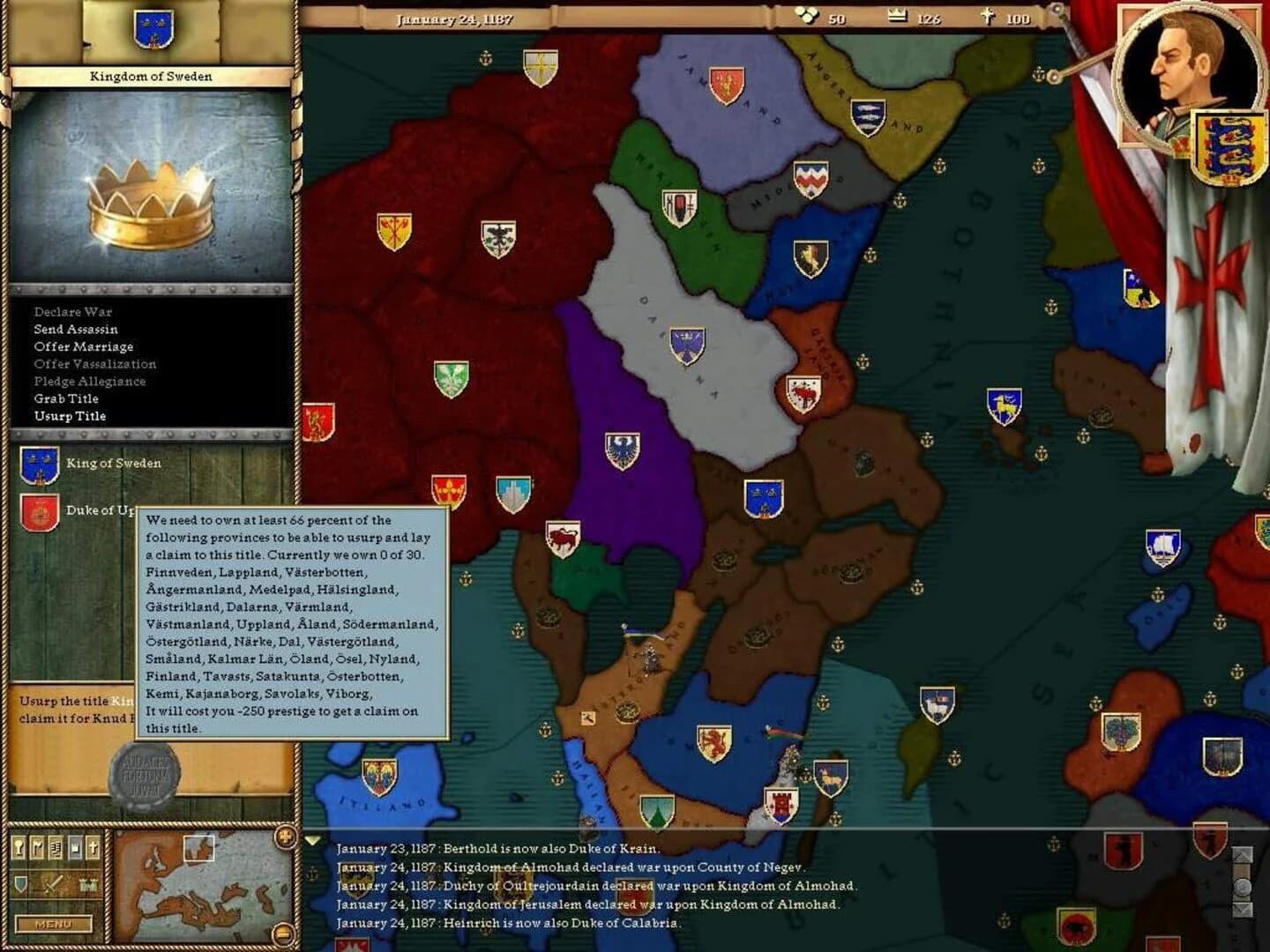Open the MENU button
1270x952 pixels.
(x=54, y=925)
